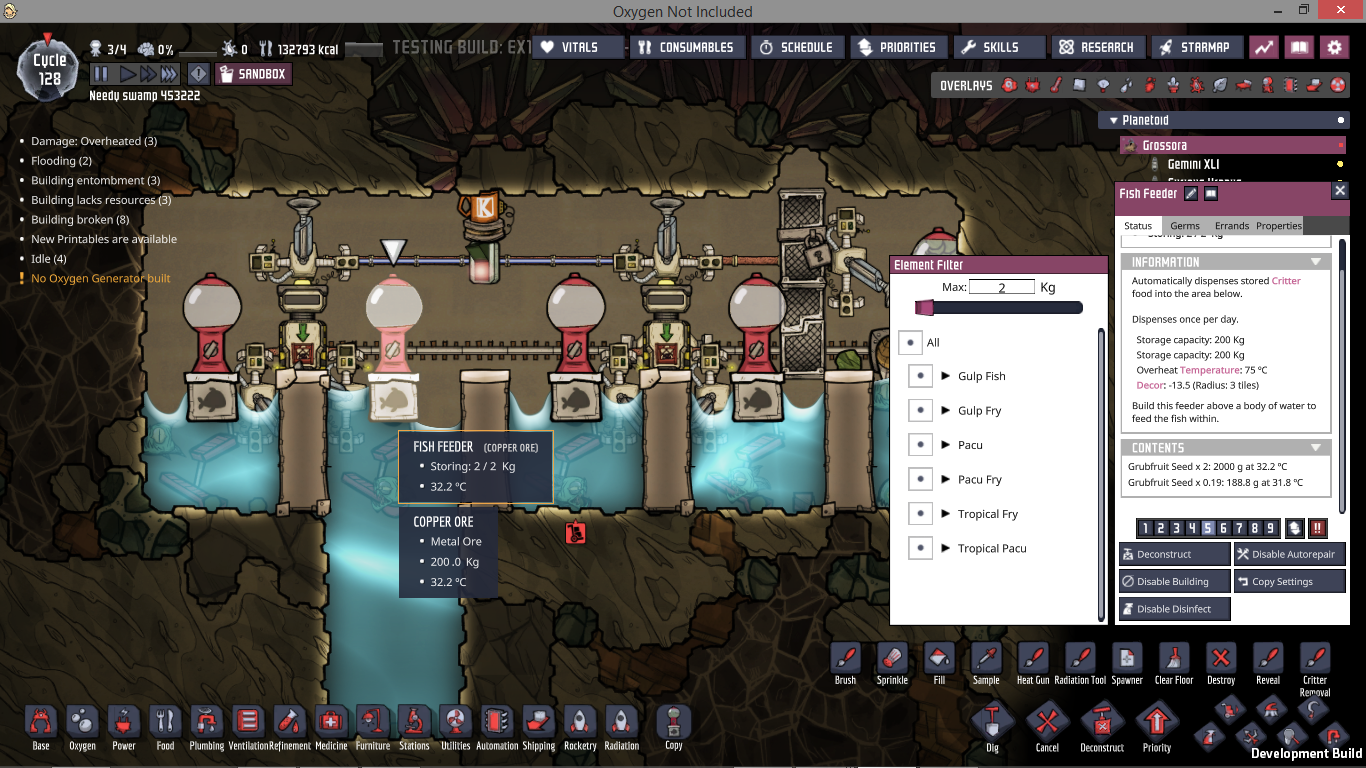Click Disable Building button
Image resolution: width=1366 pixels, height=768 pixels.
(x=1174, y=581)
